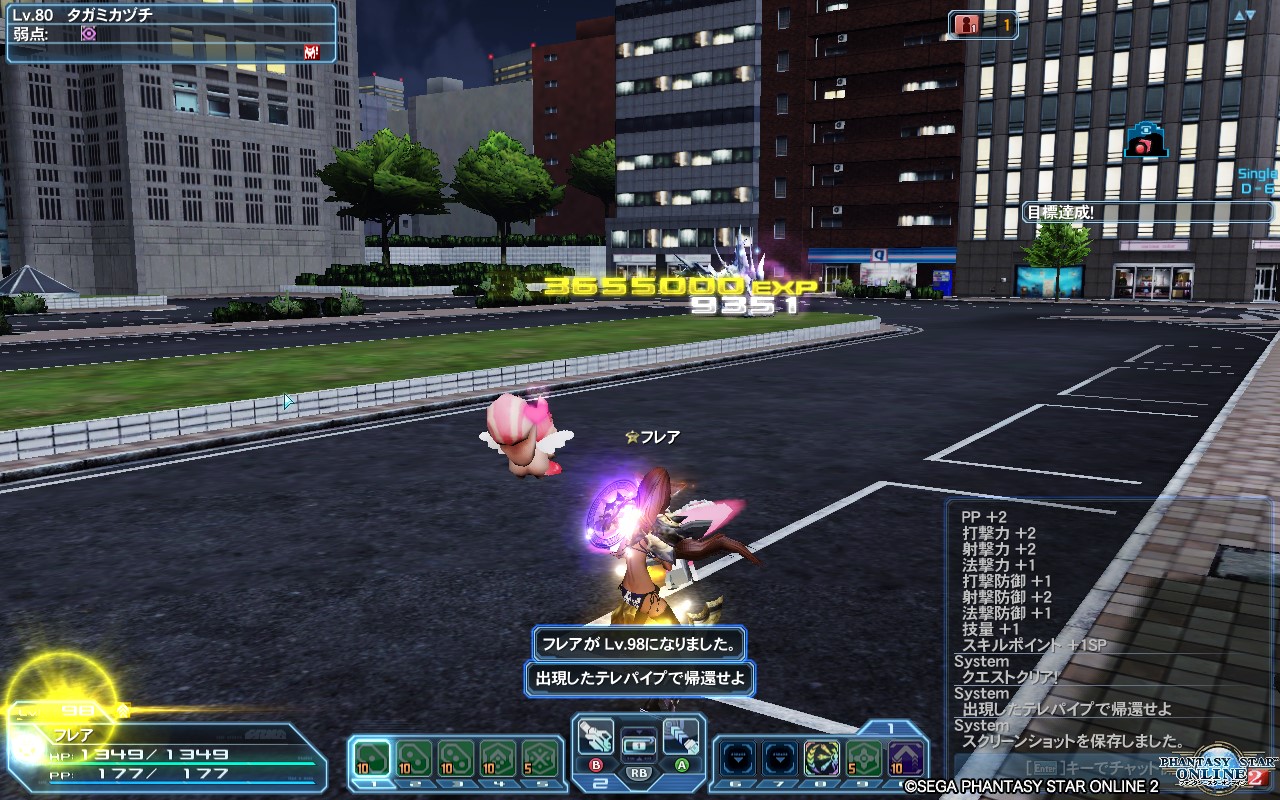Select the weapon icon bound to the A button
1280x800 pixels.
[680, 735]
